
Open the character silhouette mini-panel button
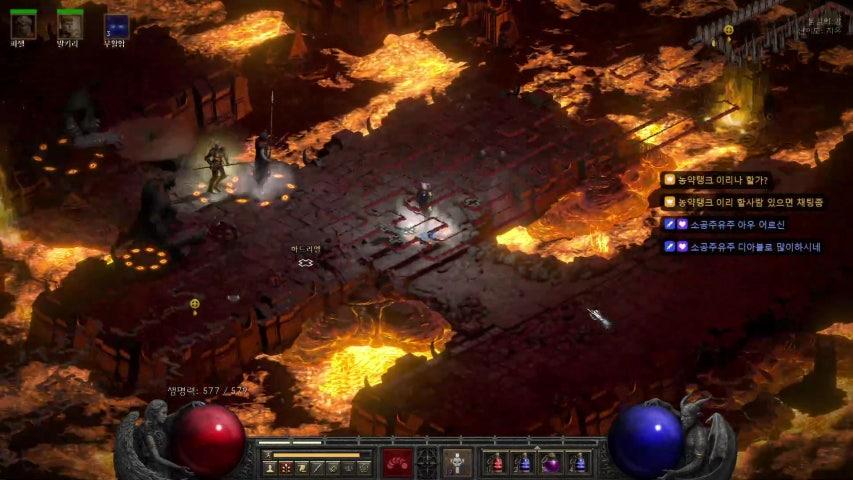click(268, 467)
